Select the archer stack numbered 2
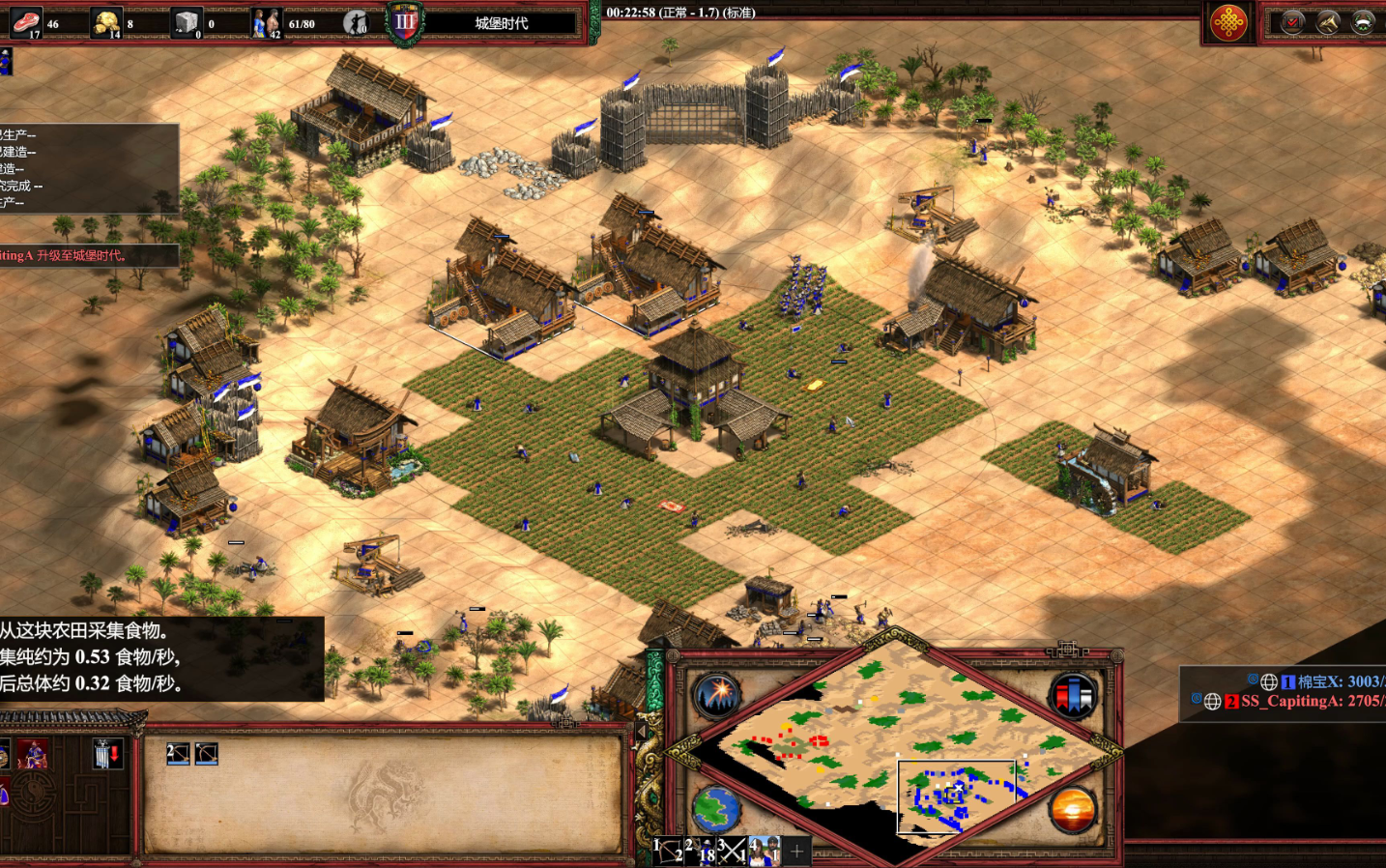 coord(178,754)
